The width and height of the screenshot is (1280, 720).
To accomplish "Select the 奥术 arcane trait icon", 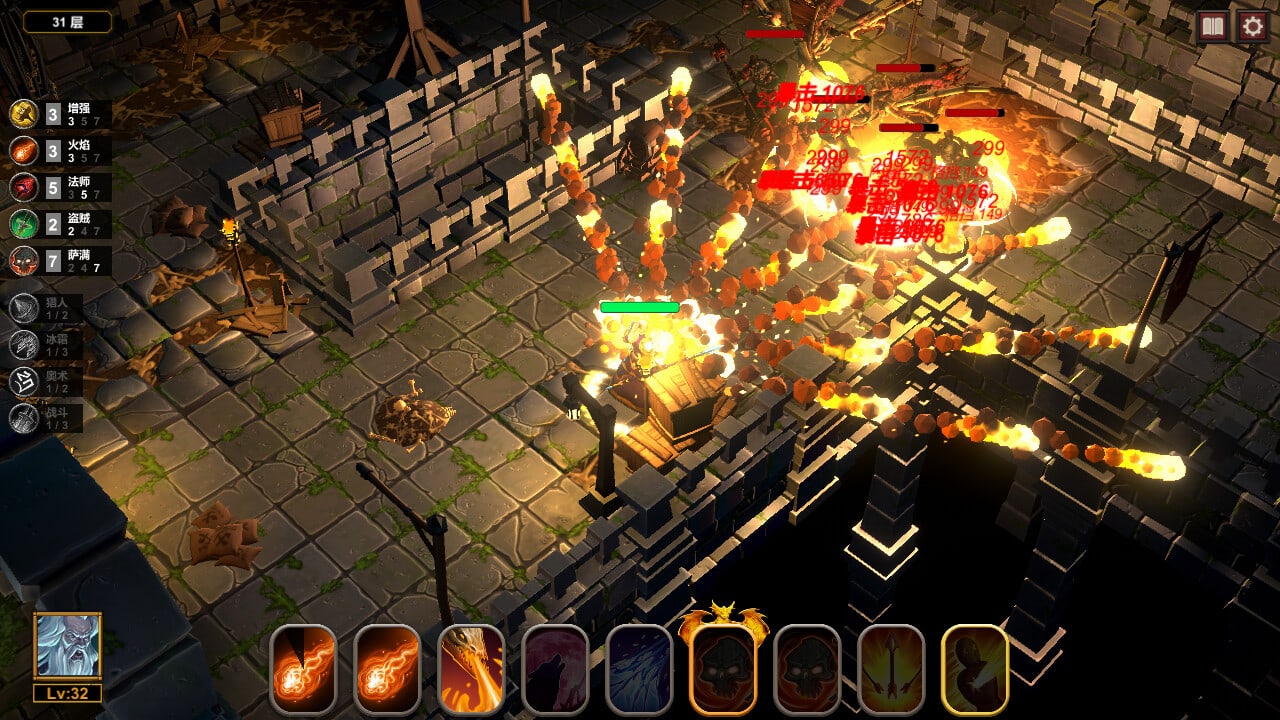I will pos(24,382).
